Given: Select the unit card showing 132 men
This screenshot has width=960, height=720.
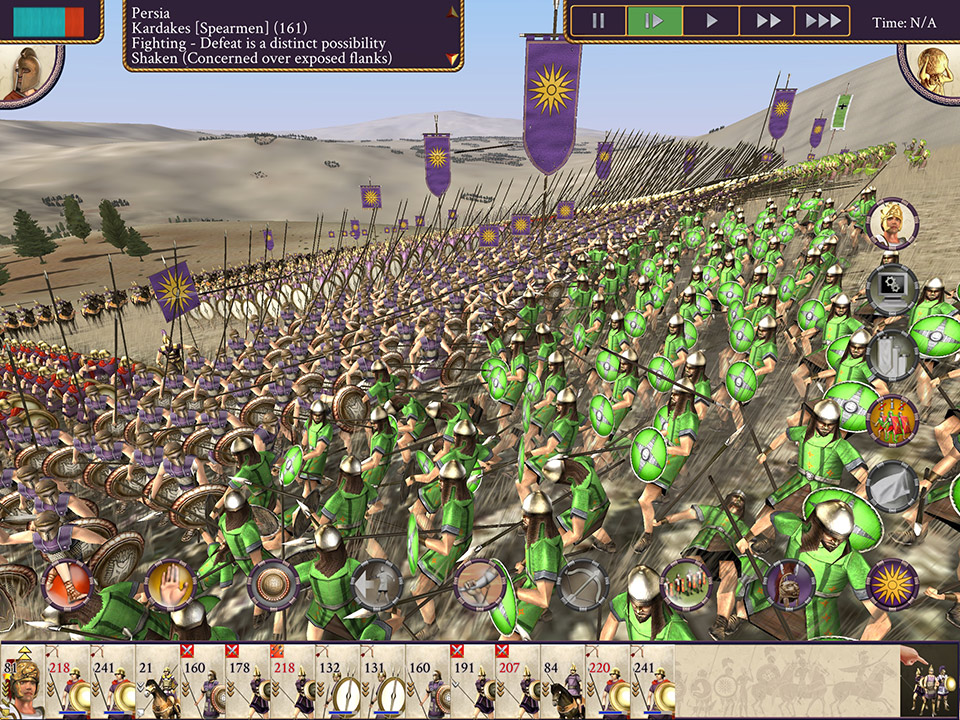Looking at the screenshot, I should tap(337, 682).
